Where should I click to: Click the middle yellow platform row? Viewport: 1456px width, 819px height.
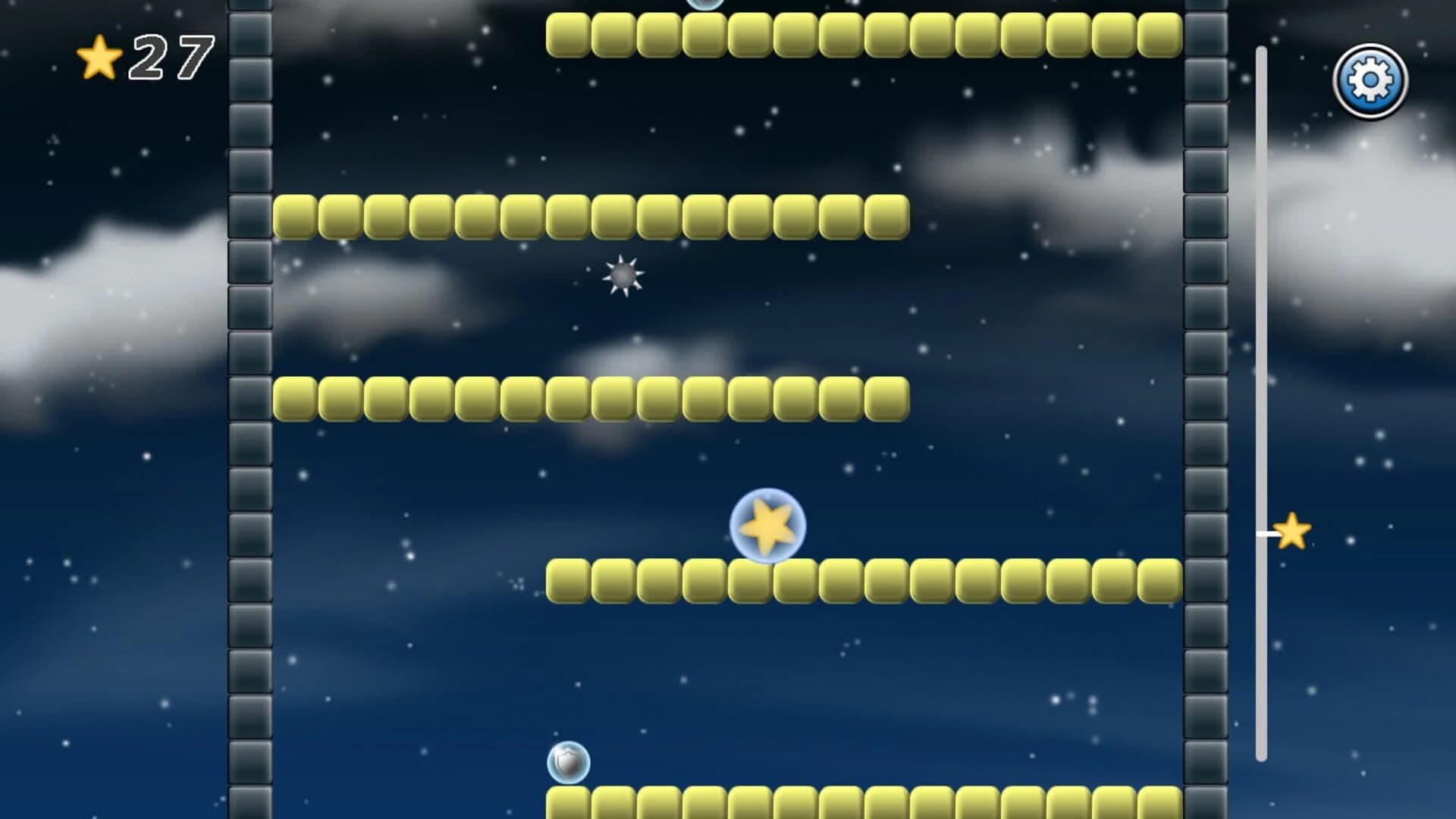[x=591, y=398]
